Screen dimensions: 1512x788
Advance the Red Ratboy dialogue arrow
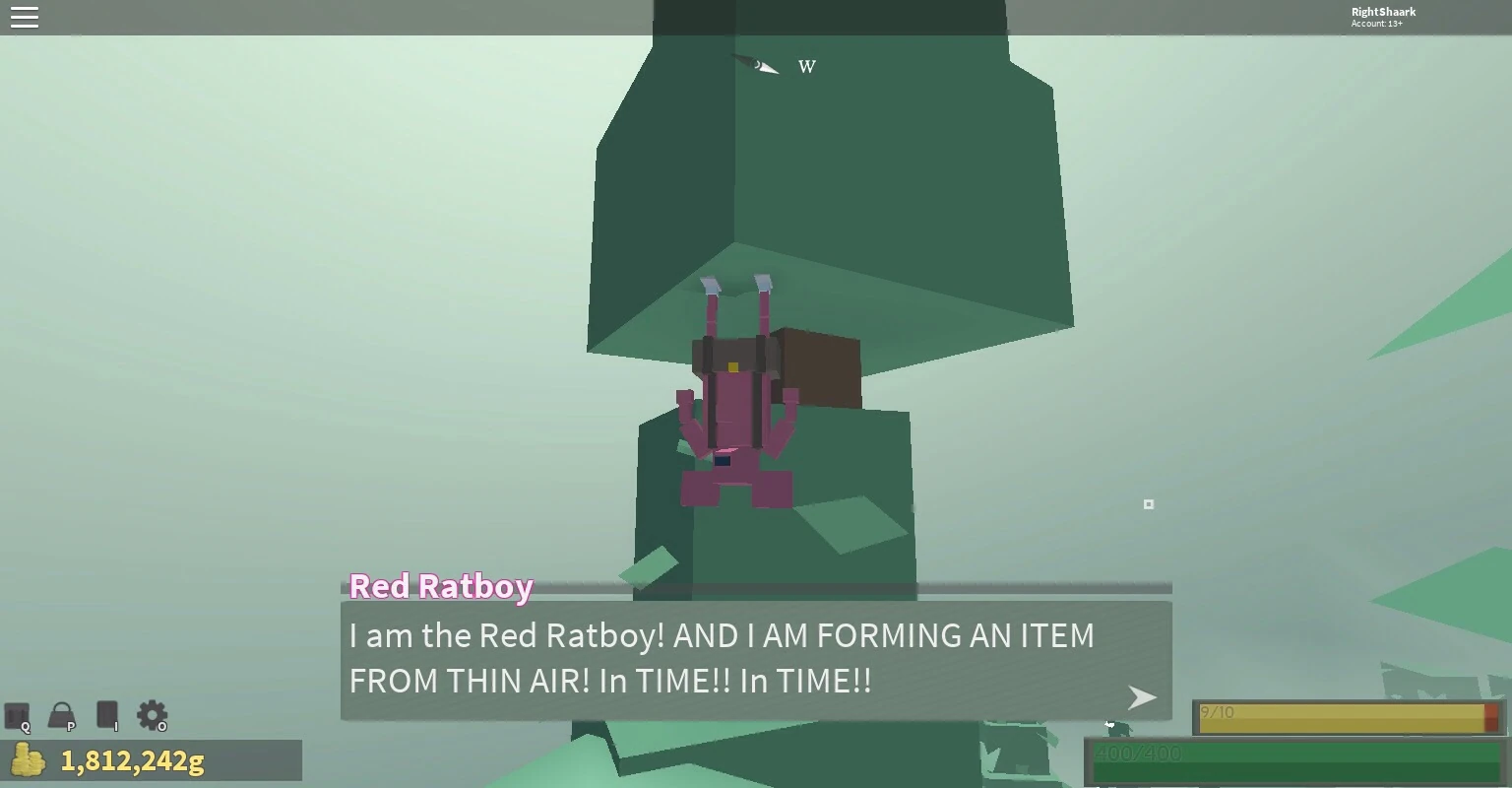pyautogui.click(x=1141, y=697)
